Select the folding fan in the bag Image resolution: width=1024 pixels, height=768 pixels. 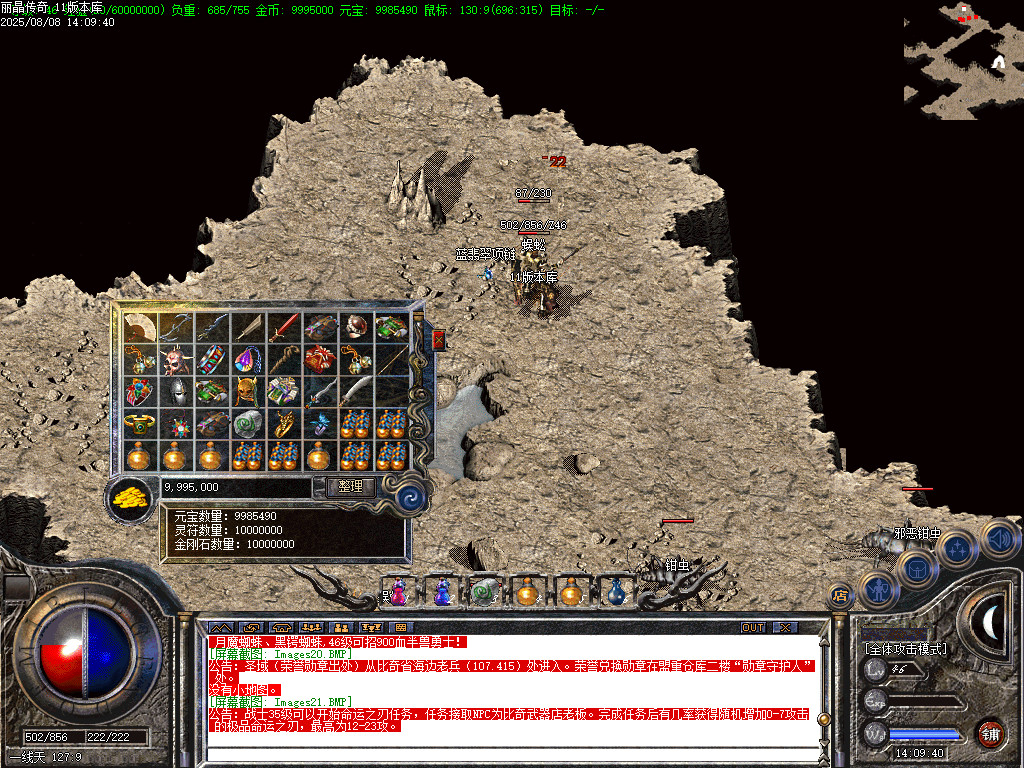point(140,327)
